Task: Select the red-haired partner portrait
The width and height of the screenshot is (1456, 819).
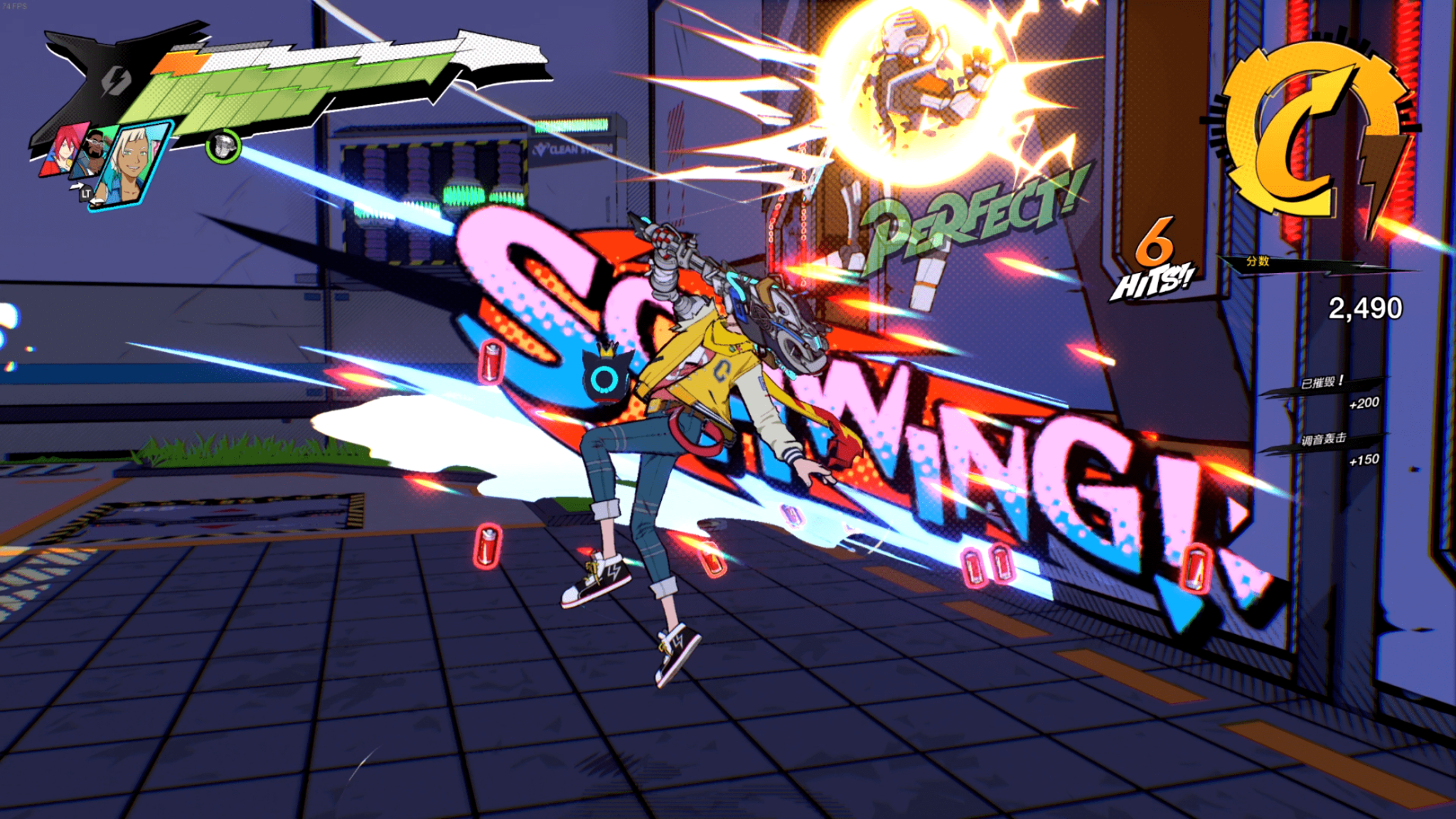Action: (63, 151)
